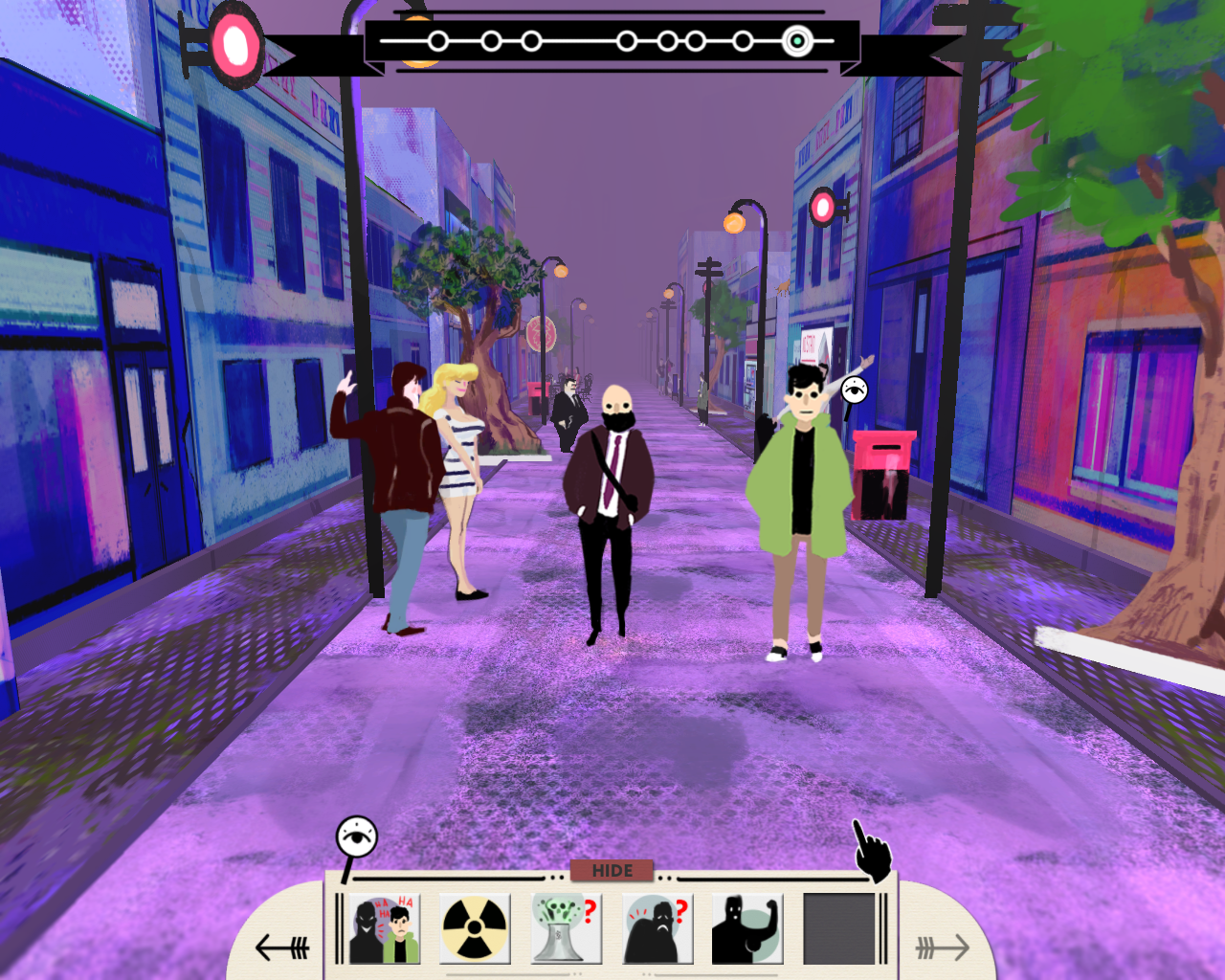This screenshot has width=1225, height=980.
Task: Select the laughing "HA HA" bullying thought
Action: point(384,926)
